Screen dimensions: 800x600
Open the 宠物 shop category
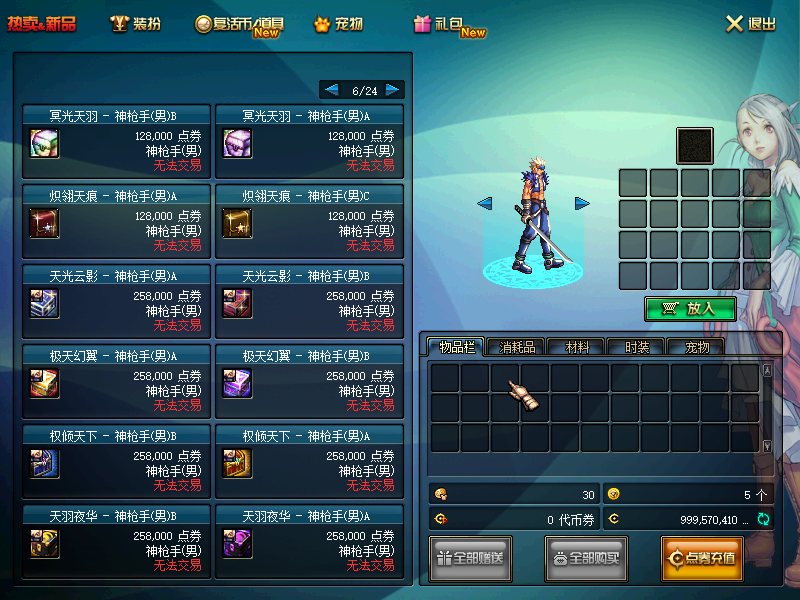[338, 23]
